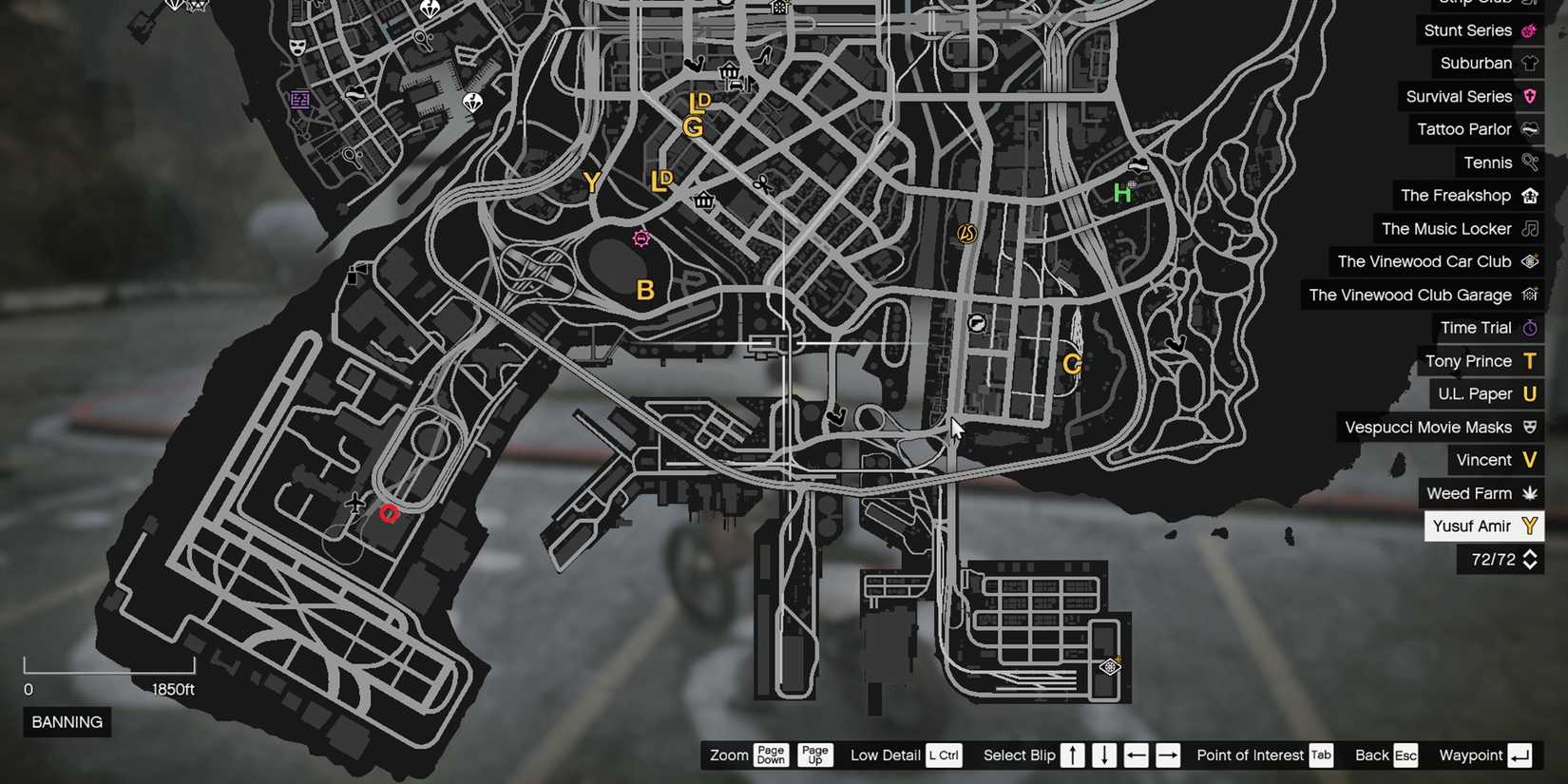The image size is (1568, 784).
Task: Select the Weed Farm leaf icon in the legend
Action: click(1531, 493)
